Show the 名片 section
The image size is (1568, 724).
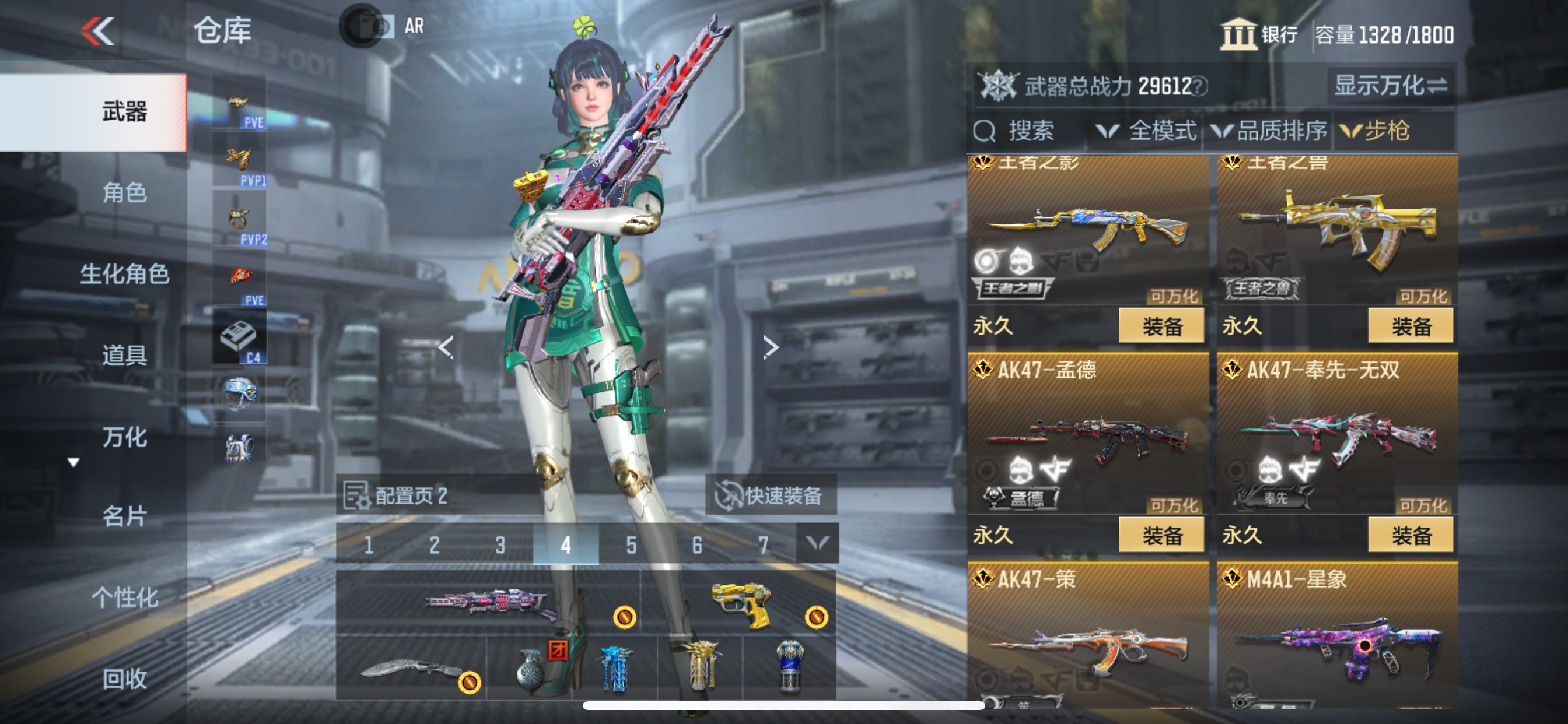coord(124,516)
